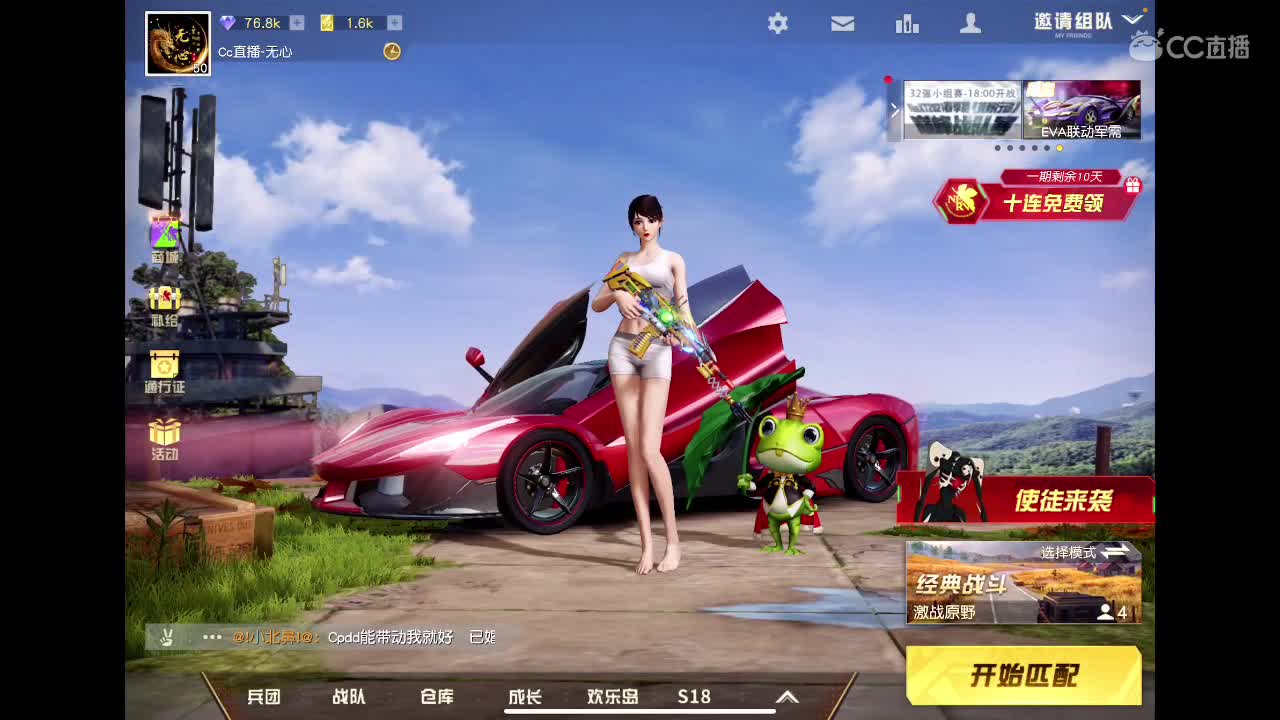Open the statistics bar-chart icon

click(907, 22)
